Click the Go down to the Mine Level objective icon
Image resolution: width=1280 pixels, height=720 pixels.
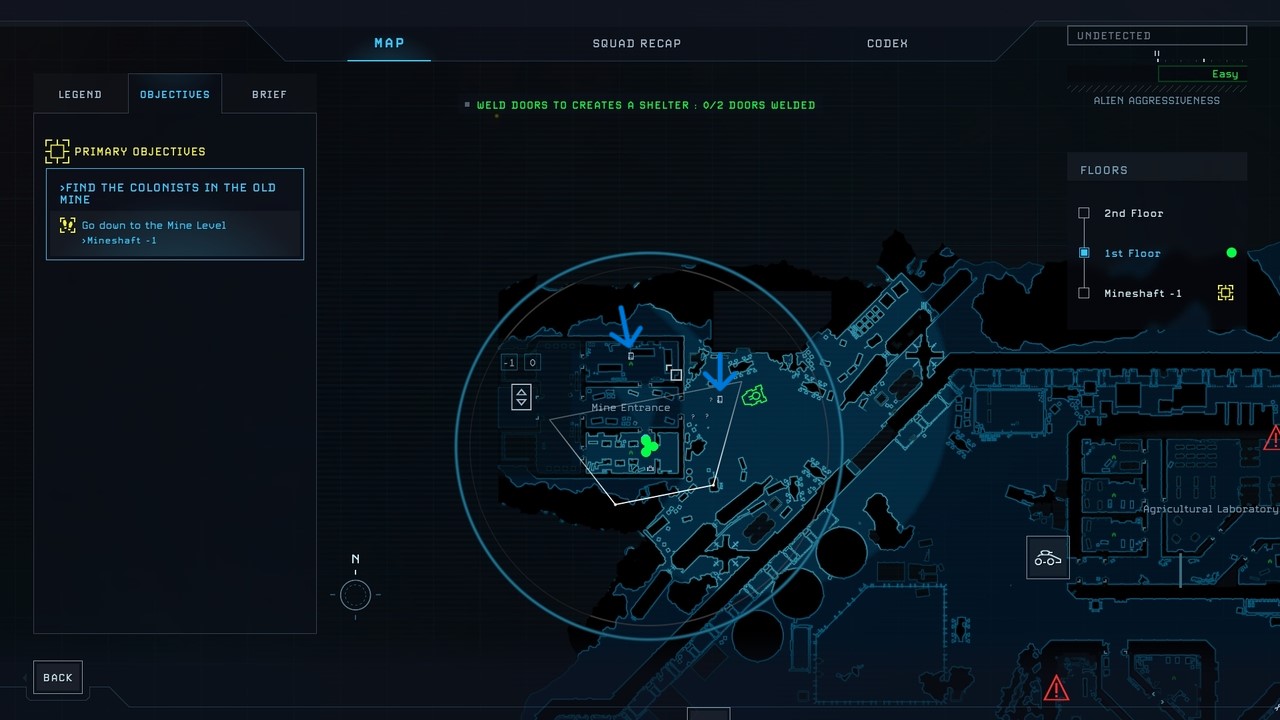[66, 225]
